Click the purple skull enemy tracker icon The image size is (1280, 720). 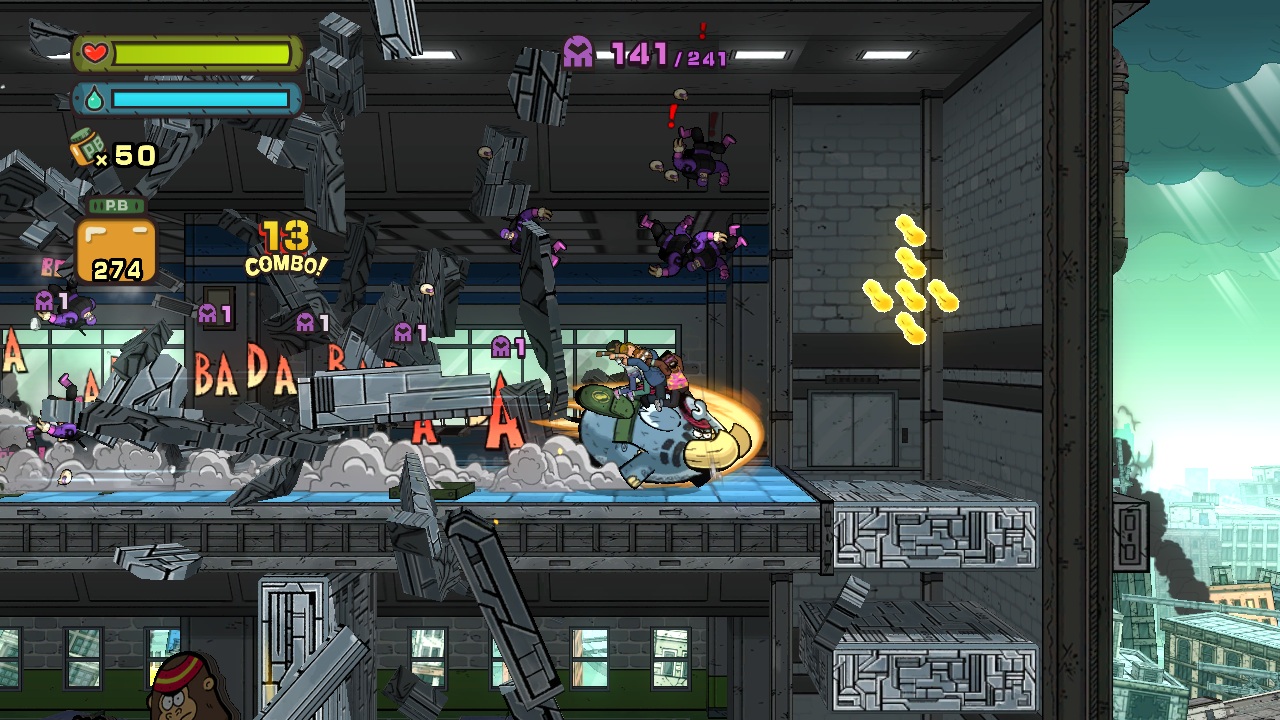point(579,52)
